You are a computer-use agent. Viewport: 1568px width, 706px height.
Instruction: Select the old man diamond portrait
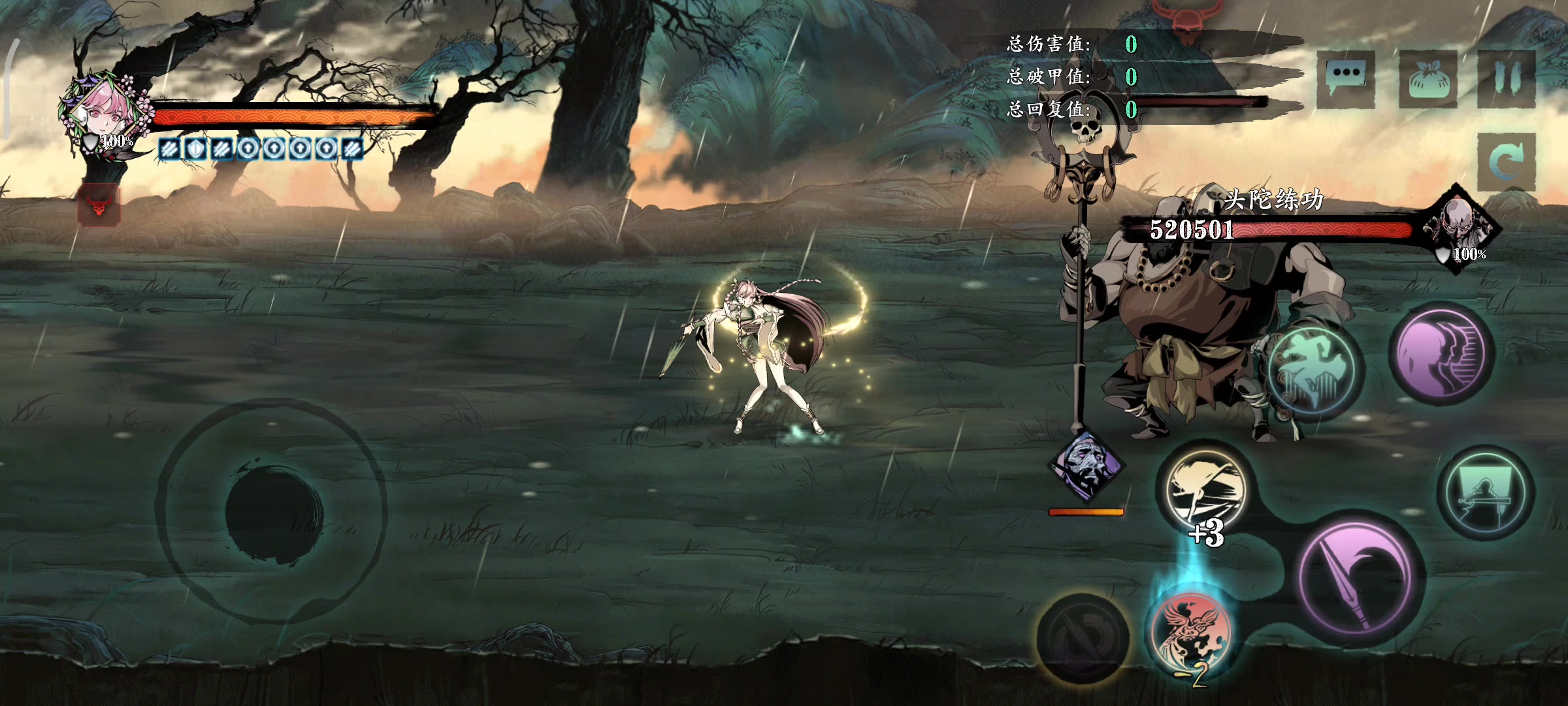click(1085, 465)
